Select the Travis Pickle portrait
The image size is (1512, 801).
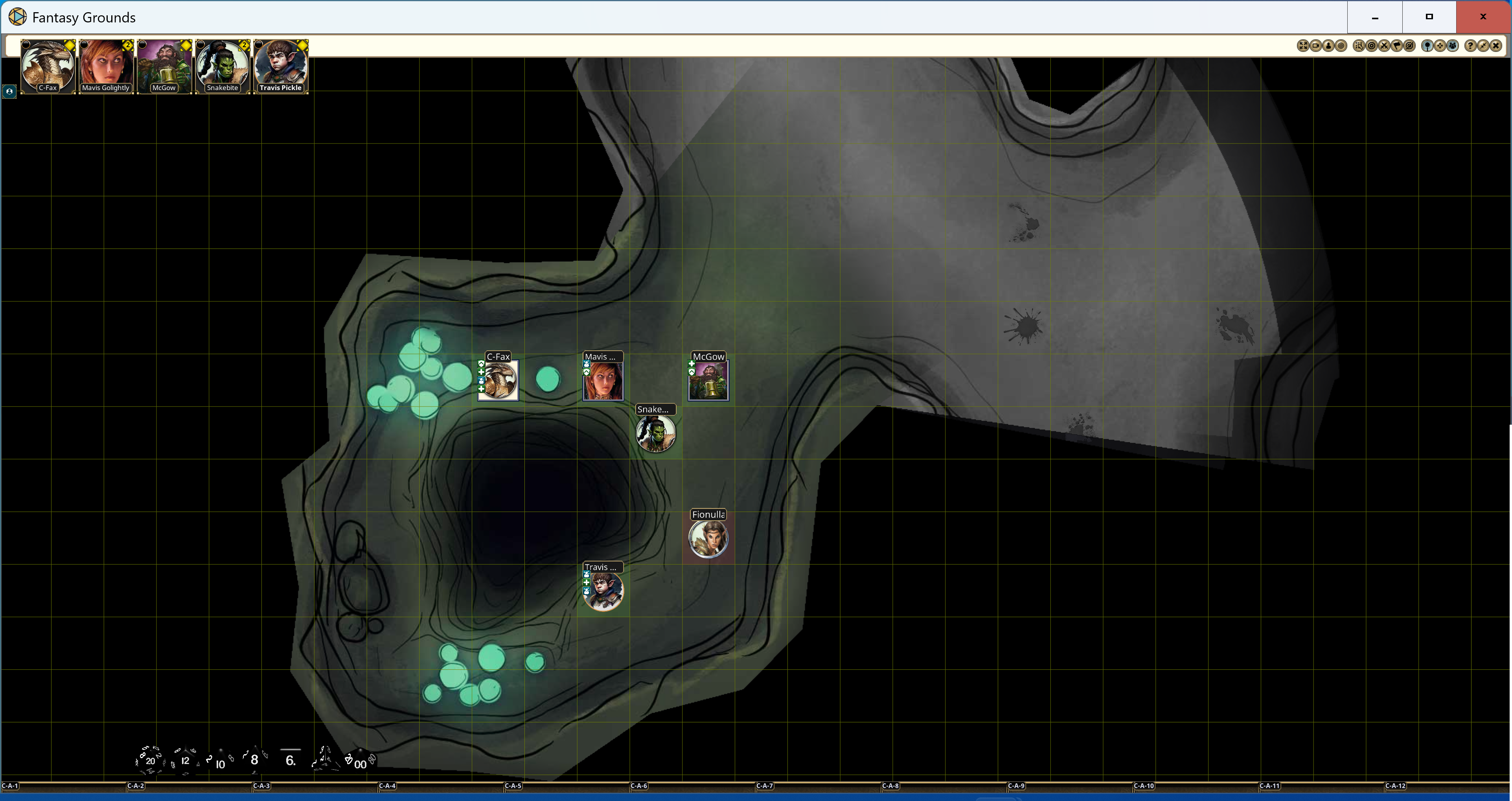tap(281, 65)
